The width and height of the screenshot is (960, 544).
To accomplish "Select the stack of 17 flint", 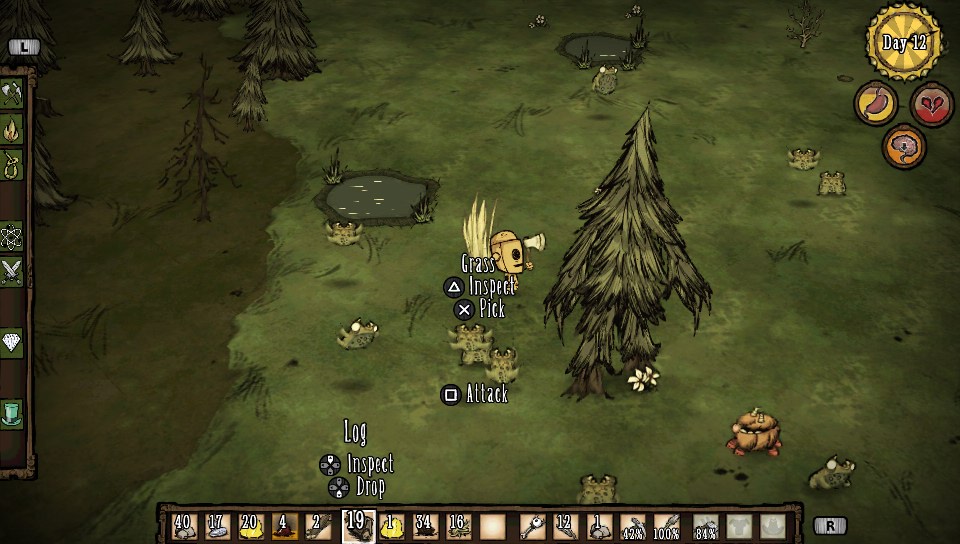I will click(x=217, y=526).
